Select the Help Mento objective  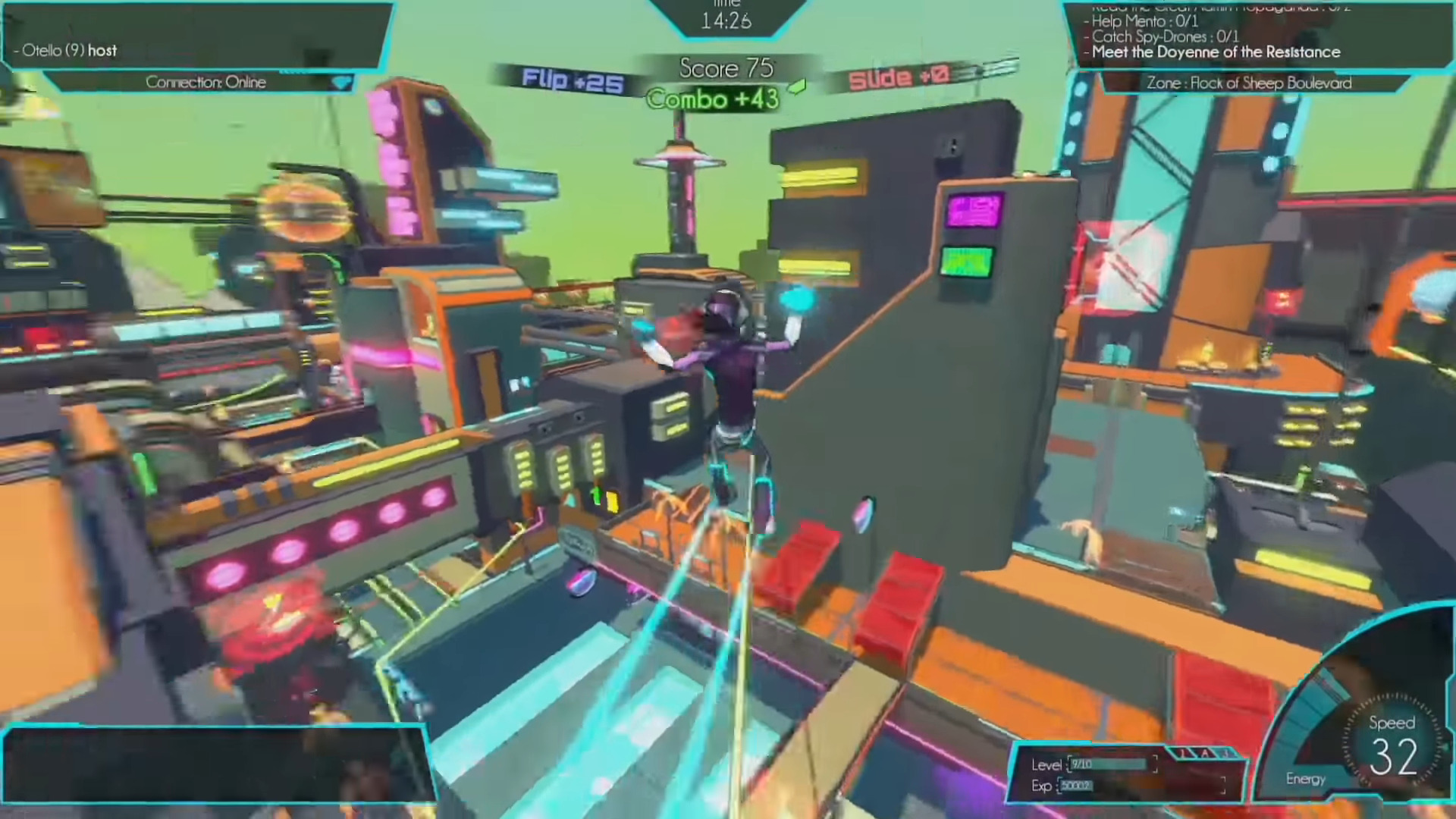tap(1144, 21)
